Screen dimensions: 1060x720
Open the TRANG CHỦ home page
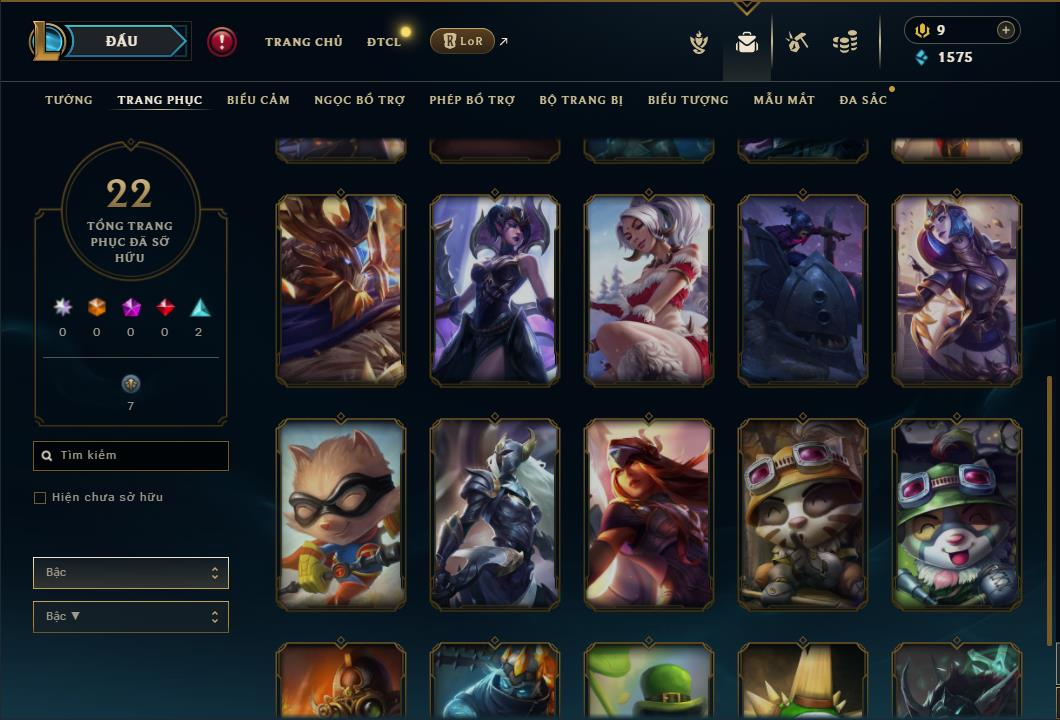pyautogui.click(x=304, y=42)
